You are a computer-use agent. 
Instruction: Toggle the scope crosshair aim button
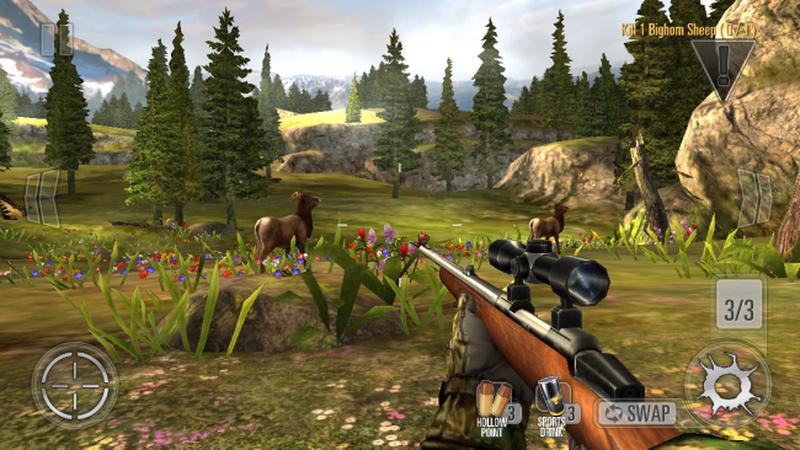(x=75, y=384)
